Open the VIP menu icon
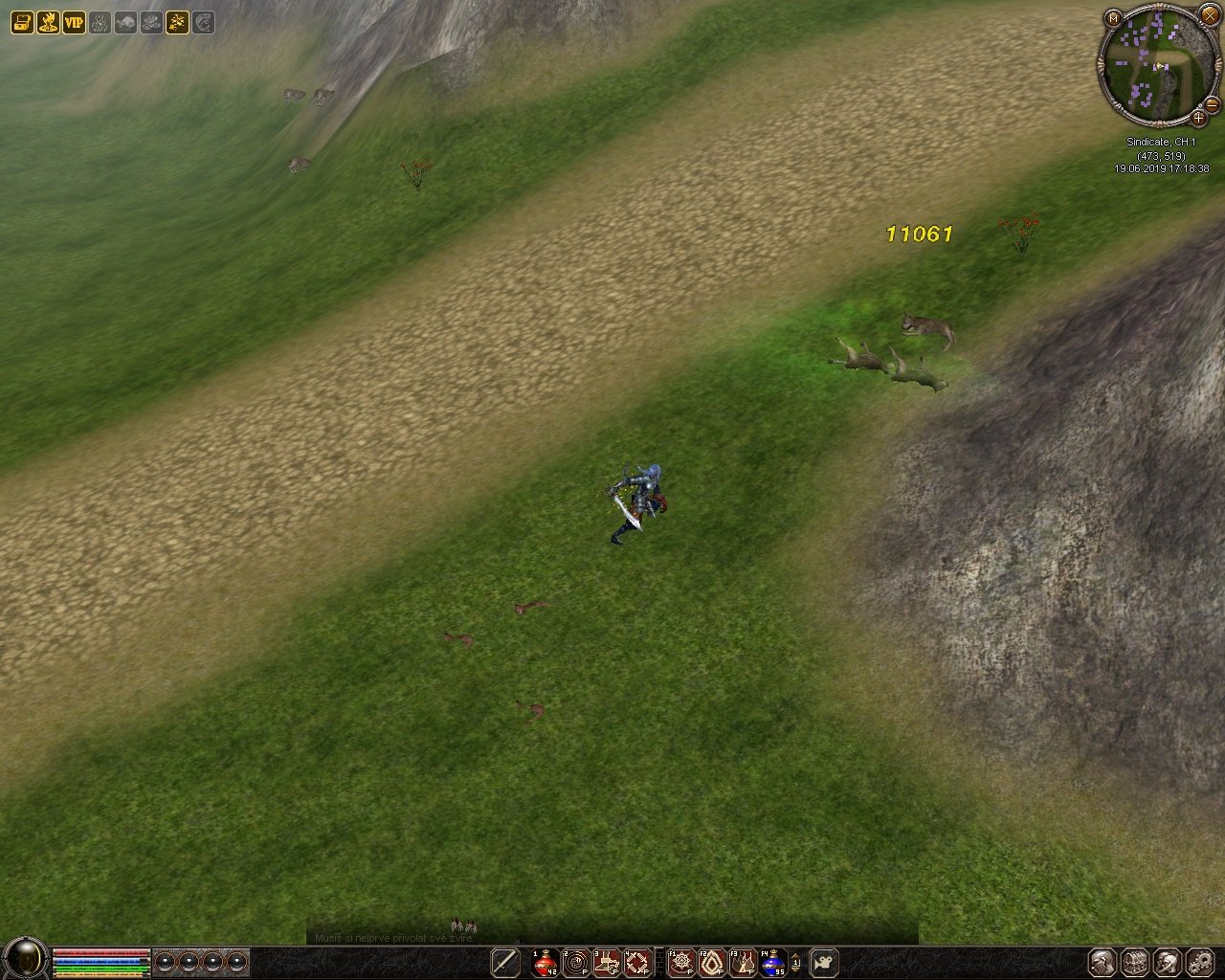The image size is (1225, 980). point(74,22)
